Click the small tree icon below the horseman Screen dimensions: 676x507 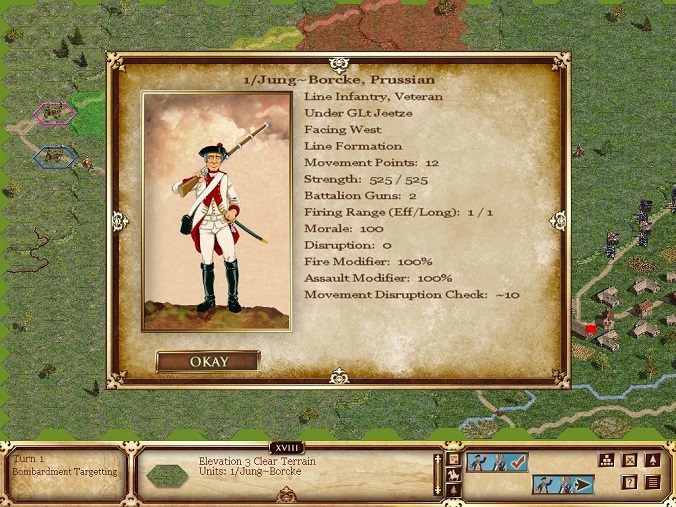click(453, 490)
